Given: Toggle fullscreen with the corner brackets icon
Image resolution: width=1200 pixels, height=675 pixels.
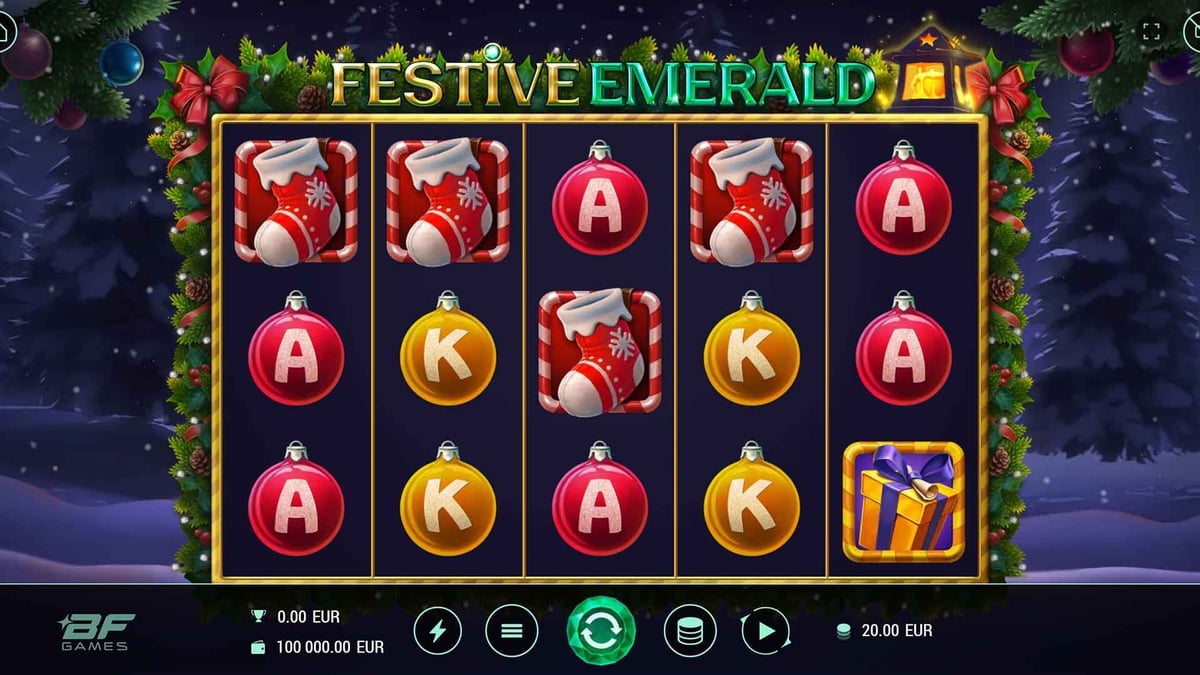Looking at the screenshot, I should pyautogui.click(x=1151, y=31).
